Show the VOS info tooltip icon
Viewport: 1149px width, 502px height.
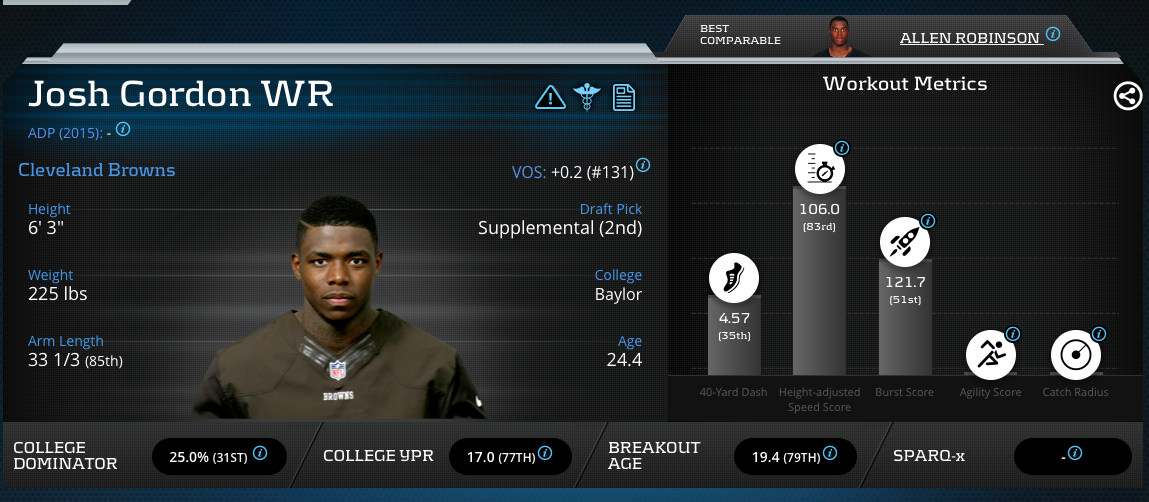(x=643, y=165)
